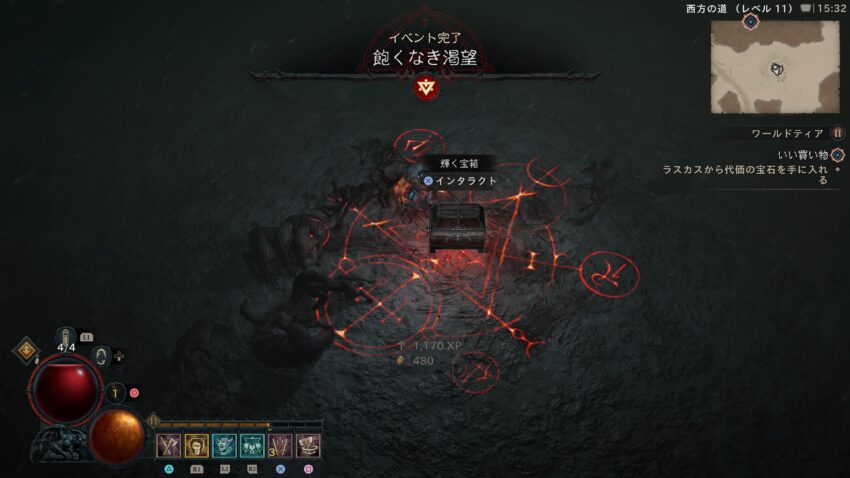
Task: Activate the teal three skulls skill
Action: point(252,446)
